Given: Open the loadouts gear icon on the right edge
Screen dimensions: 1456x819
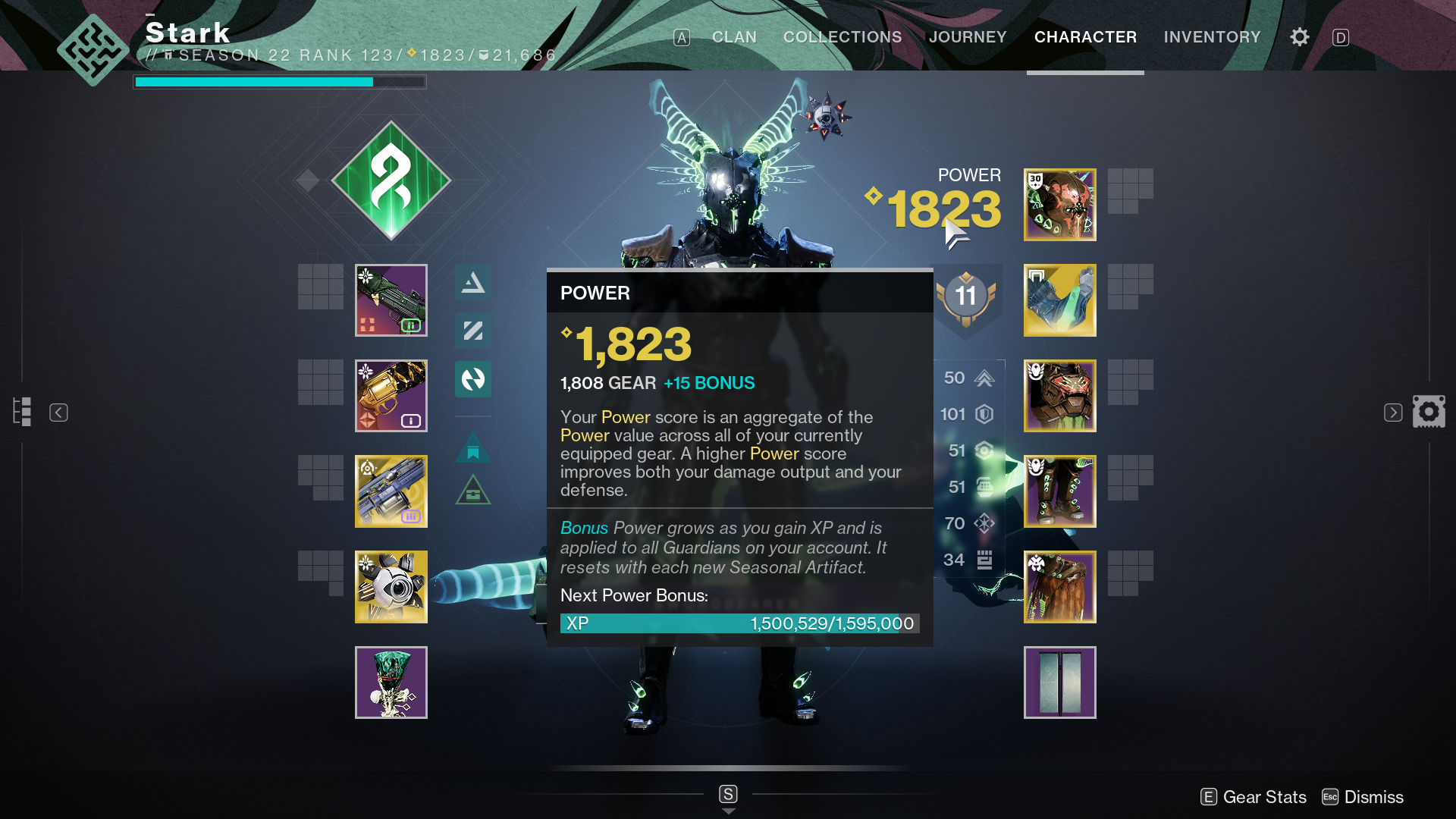Looking at the screenshot, I should [1429, 412].
